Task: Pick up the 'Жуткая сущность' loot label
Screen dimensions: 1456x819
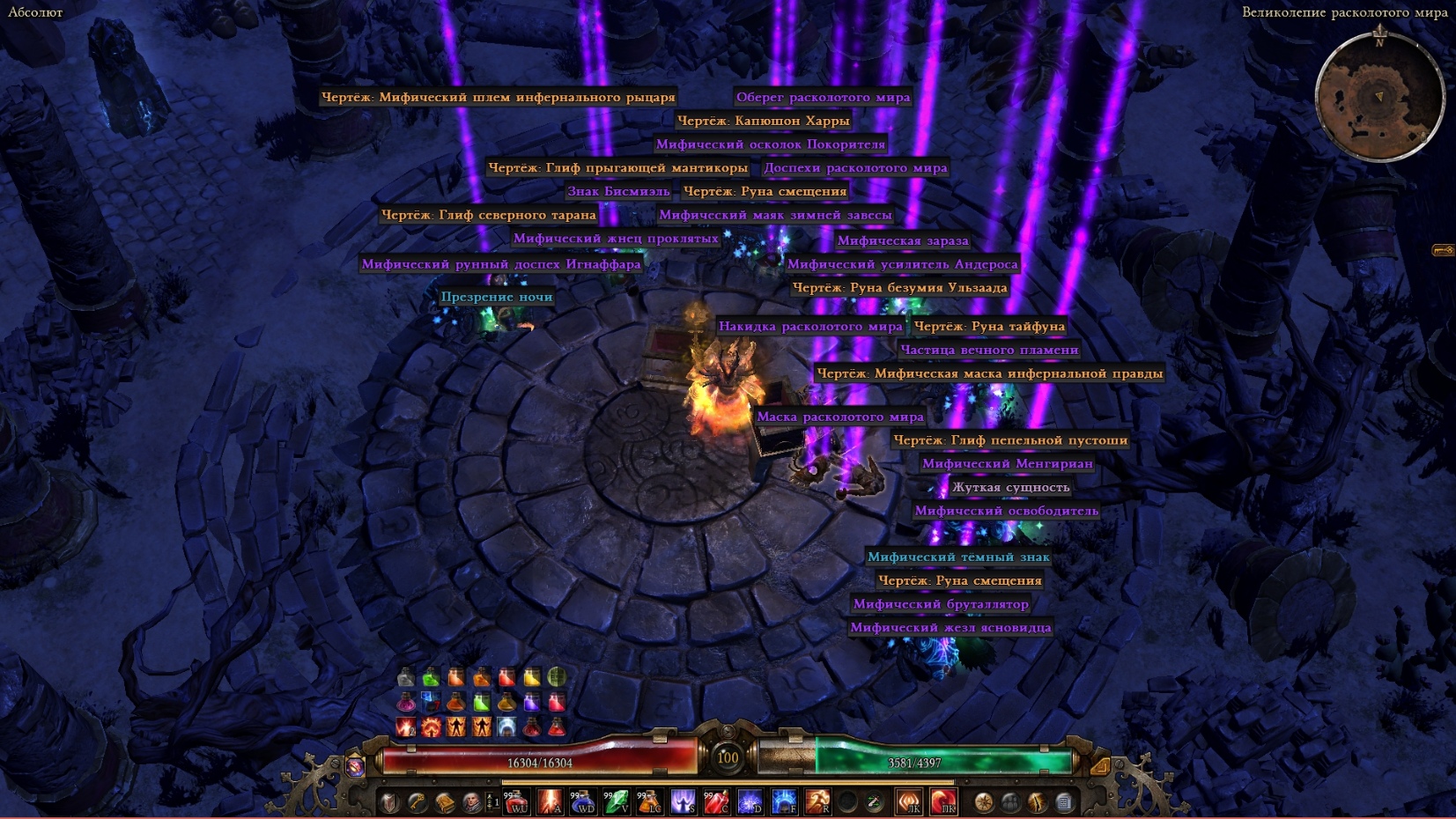Action: (x=1010, y=487)
